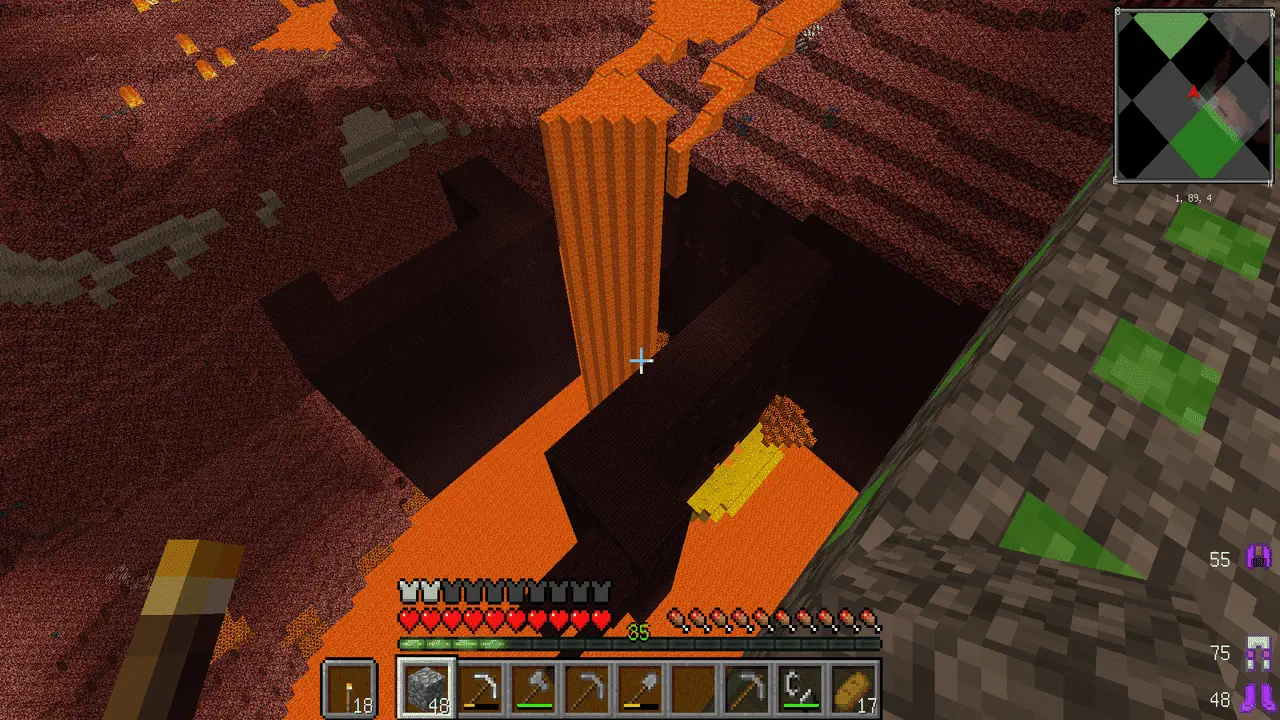Select the torch in the offhand slot
Image resolution: width=1280 pixels, height=720 pixels.
click(350, 688)
